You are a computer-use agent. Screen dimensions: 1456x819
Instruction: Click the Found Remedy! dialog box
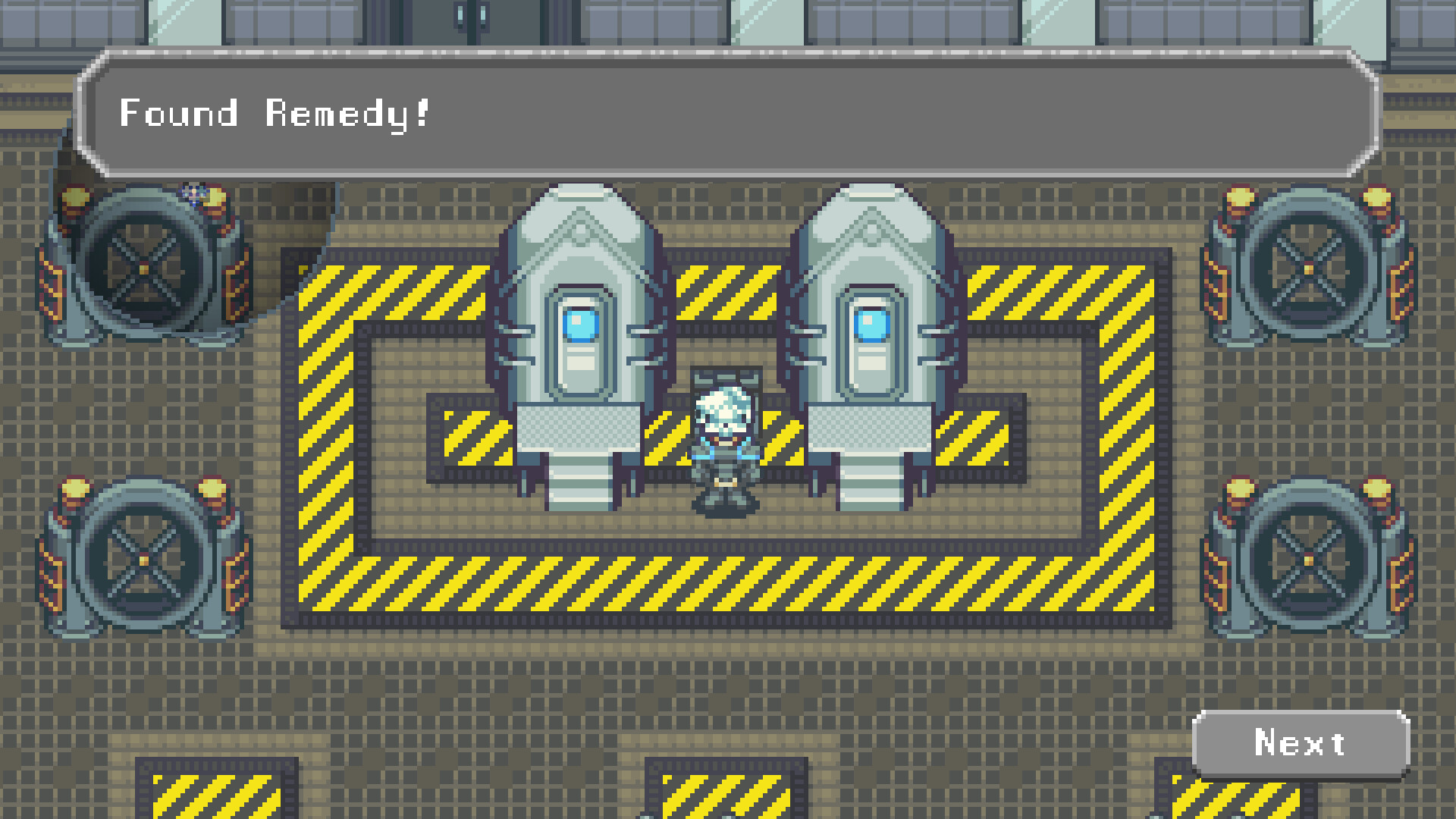point(728,114)
